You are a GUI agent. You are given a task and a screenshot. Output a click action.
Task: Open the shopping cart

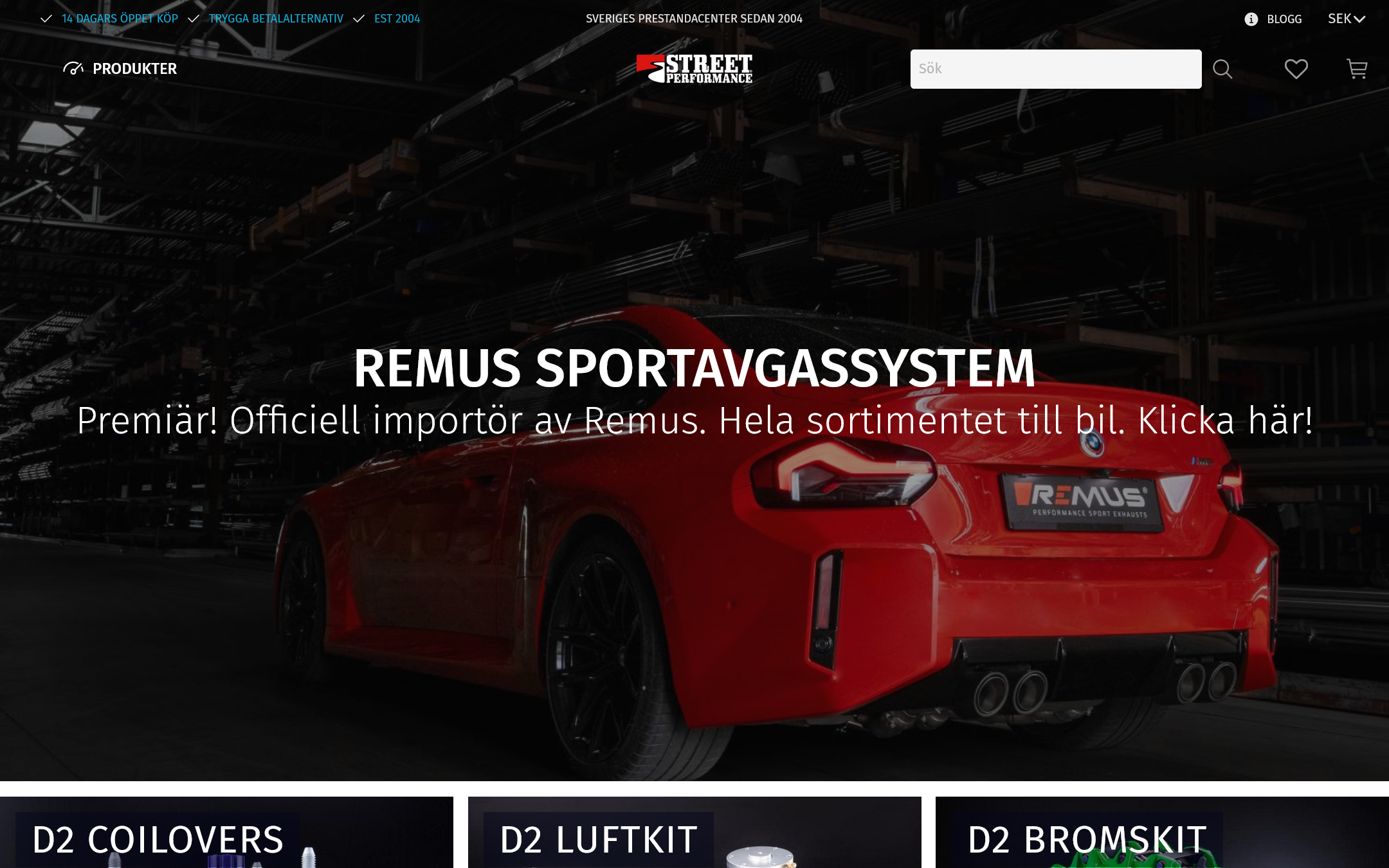point(1357,69)
